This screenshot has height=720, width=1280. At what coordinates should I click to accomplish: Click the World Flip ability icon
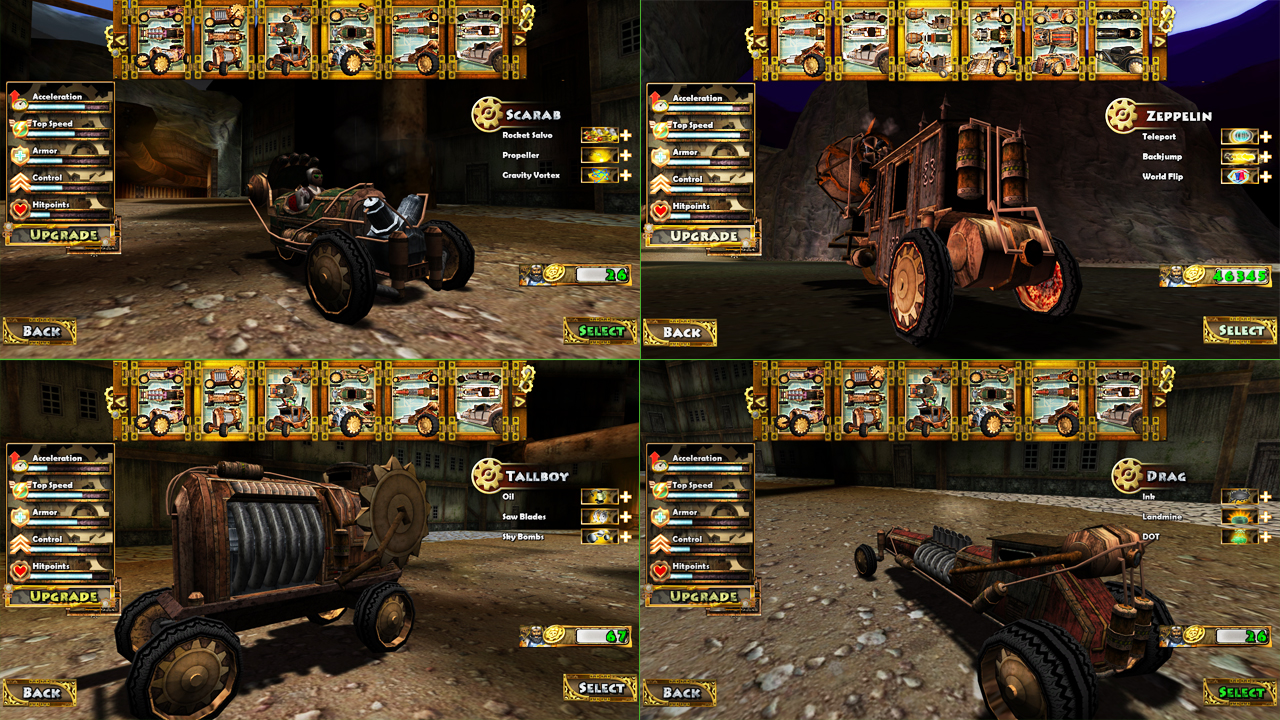(x=1240, y=175)
